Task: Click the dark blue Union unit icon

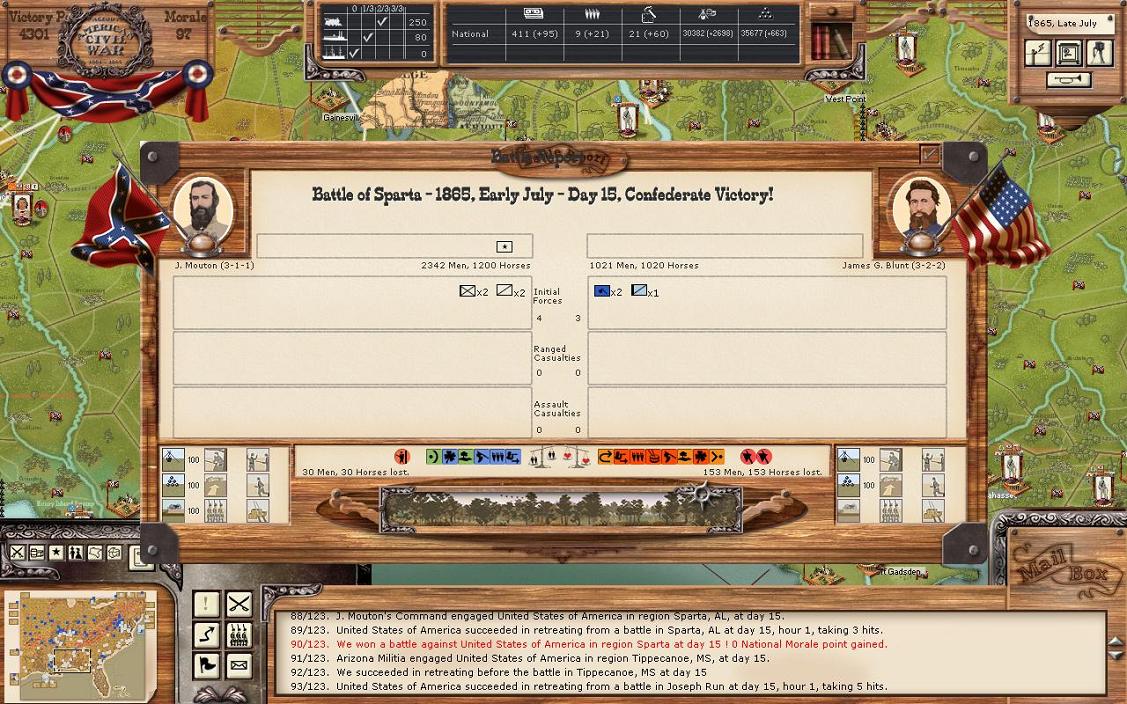Action: 602,291
